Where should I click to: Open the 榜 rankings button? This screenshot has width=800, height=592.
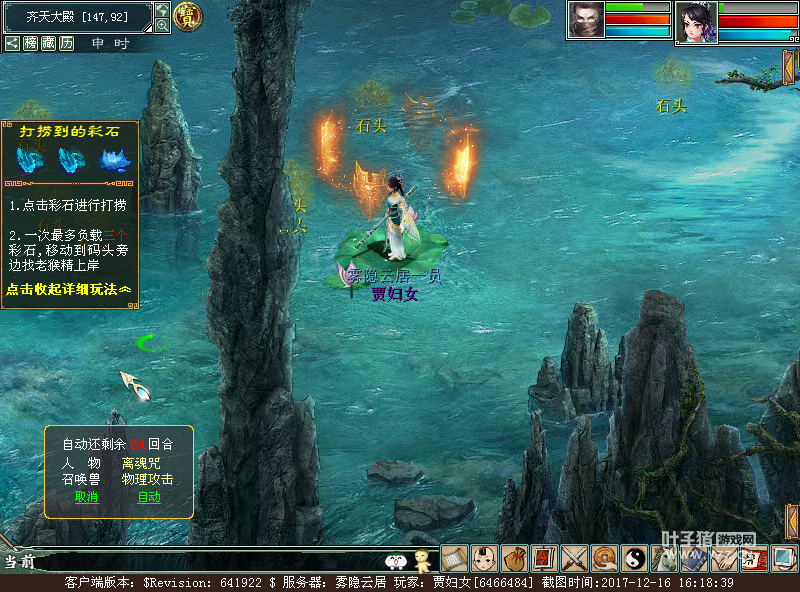[x=30, y=43]
